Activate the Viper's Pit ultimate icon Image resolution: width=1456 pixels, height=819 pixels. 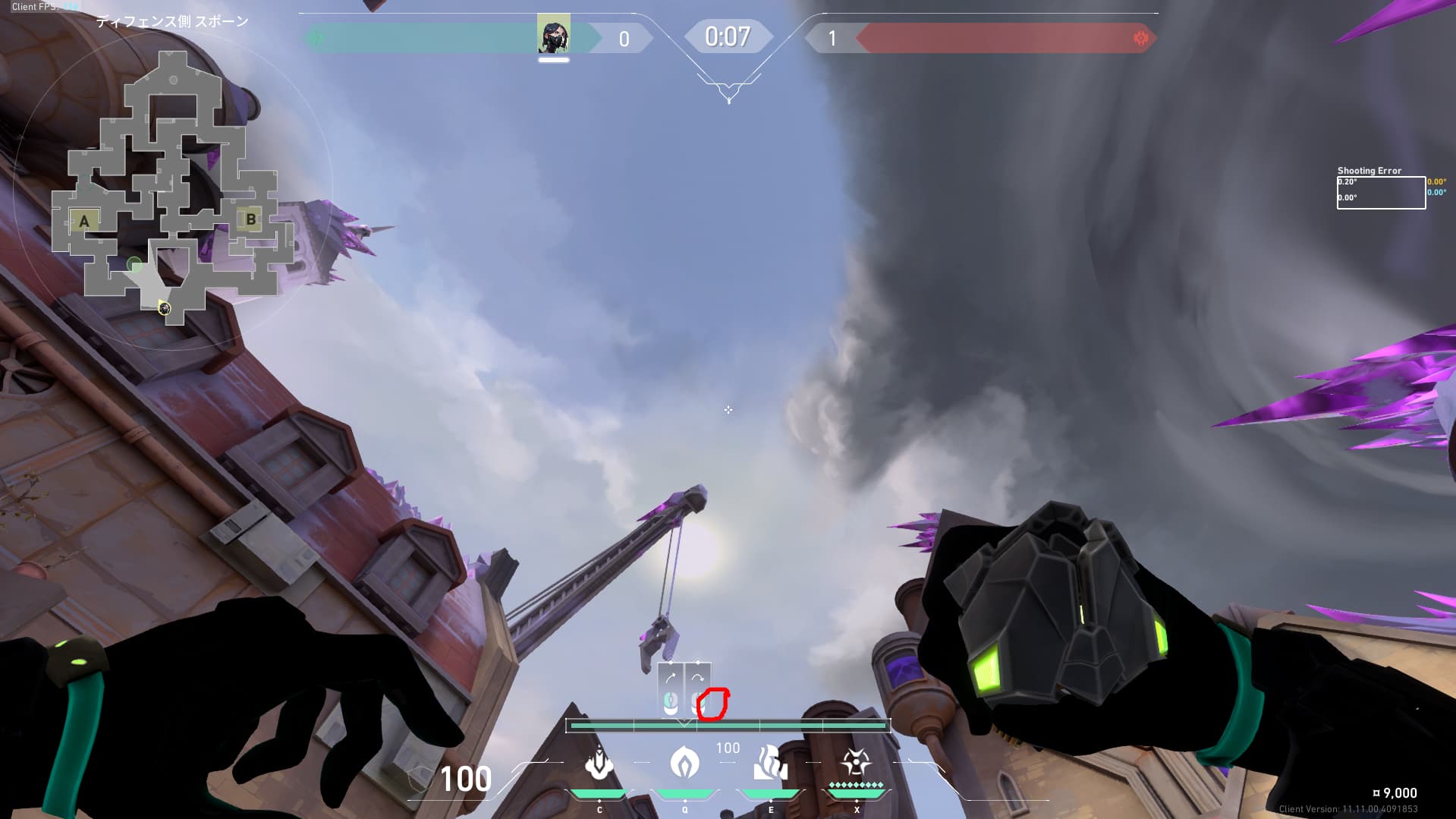pos(856,764)
